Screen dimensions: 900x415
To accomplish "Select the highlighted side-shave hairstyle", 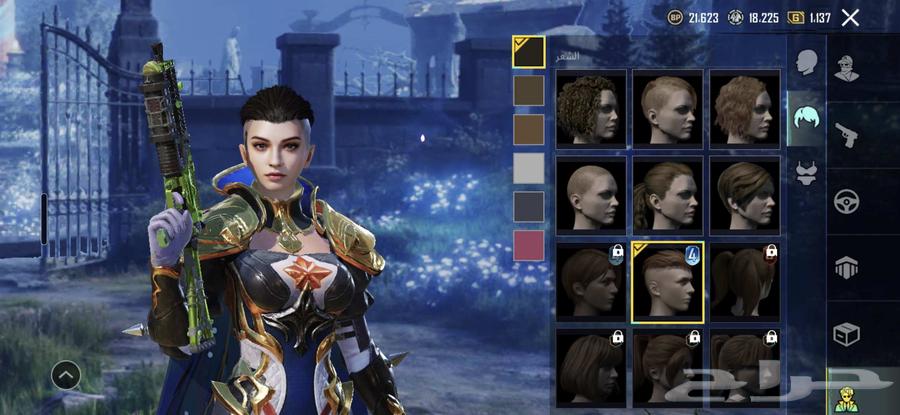I will (668, 282).
